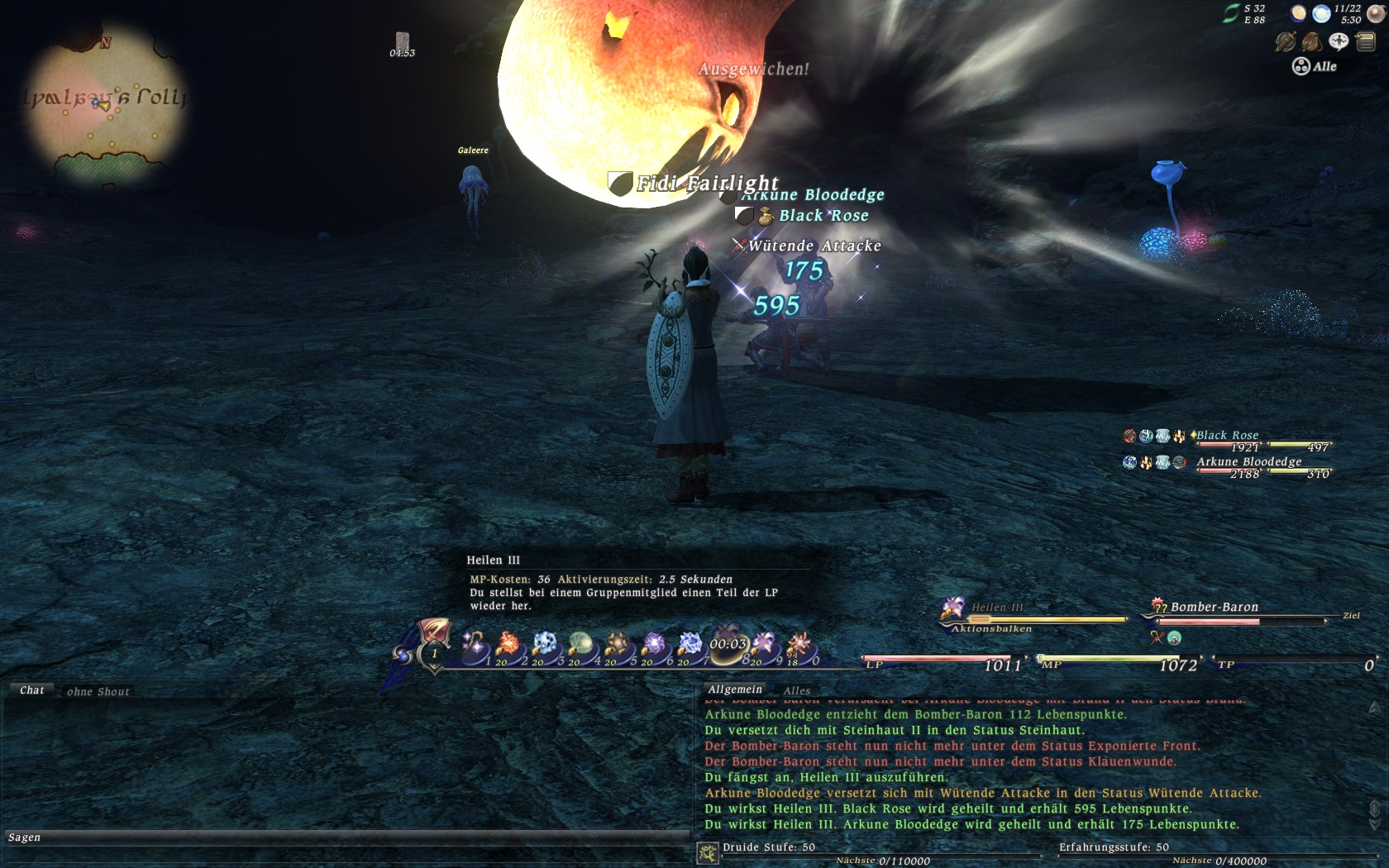Switch to the Allgemein chat log tab

(x=735, y=689)
